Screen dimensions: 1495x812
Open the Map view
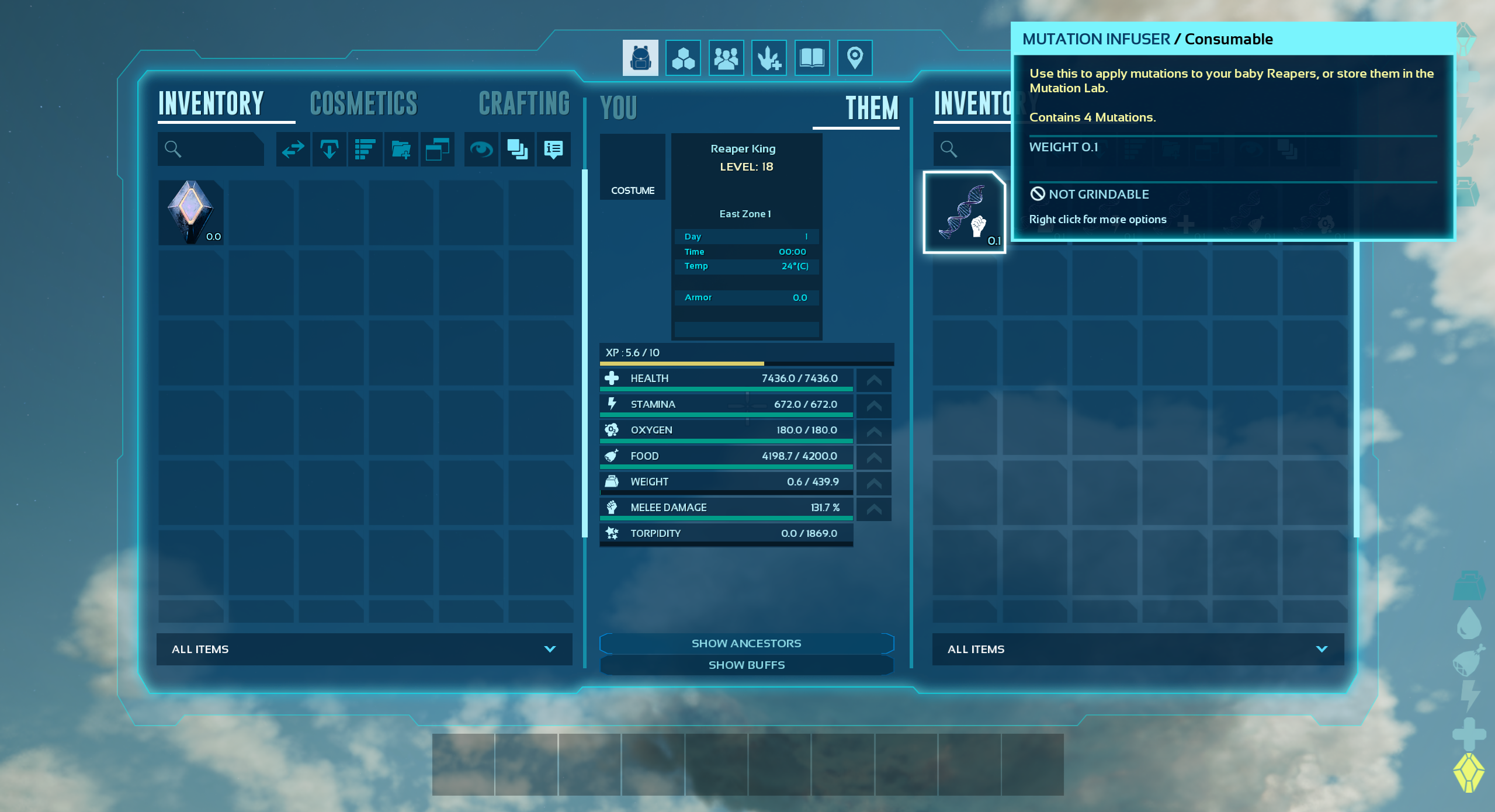point(855,57)
